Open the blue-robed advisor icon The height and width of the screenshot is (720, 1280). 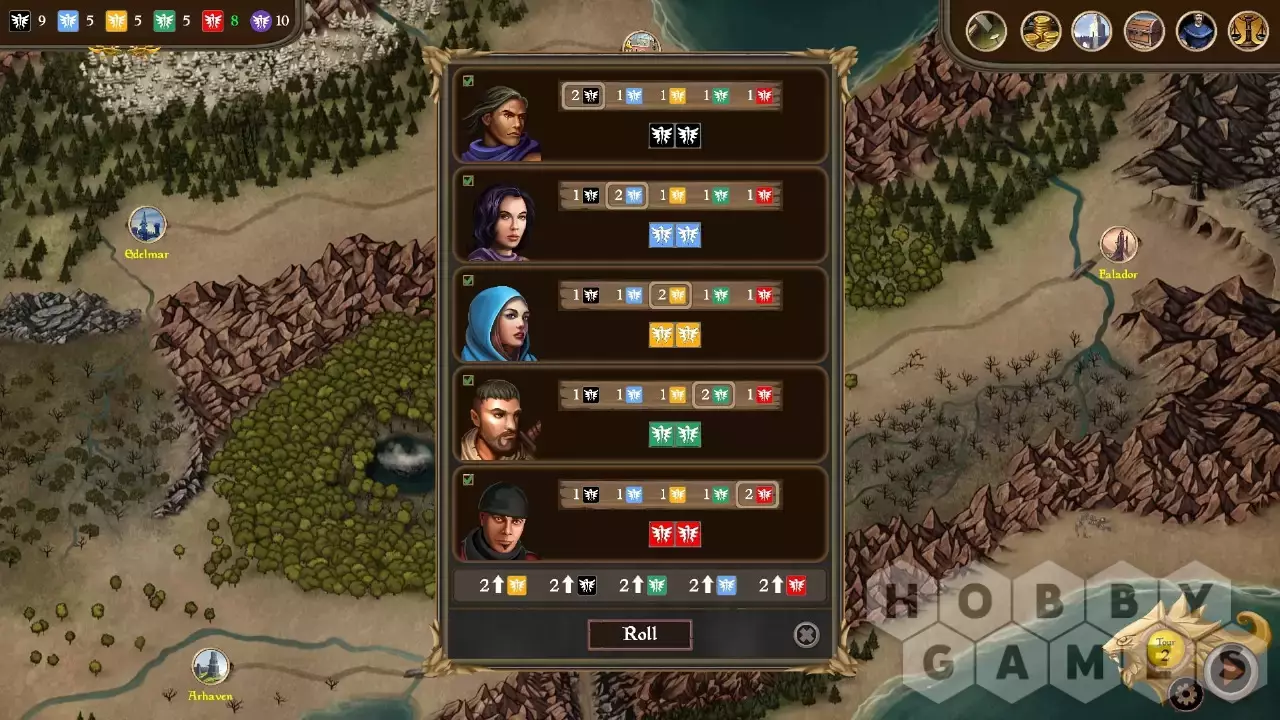pos(1196,30)
